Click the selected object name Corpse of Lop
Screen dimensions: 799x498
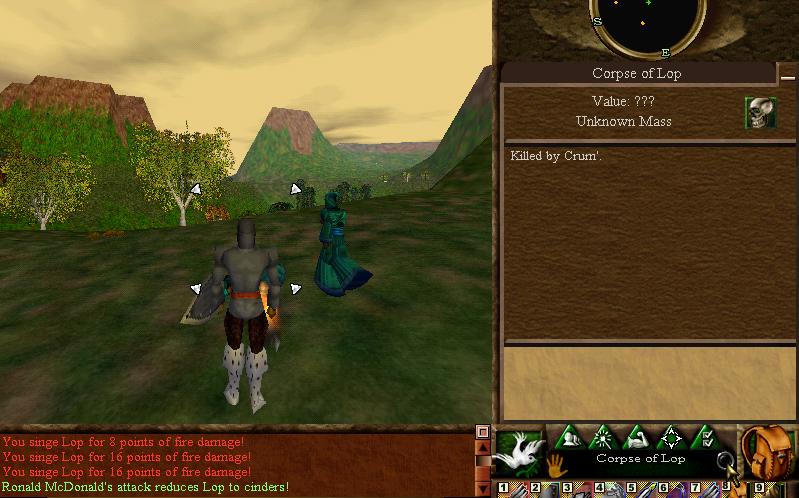pyautogui.click(x=640, y=459)
